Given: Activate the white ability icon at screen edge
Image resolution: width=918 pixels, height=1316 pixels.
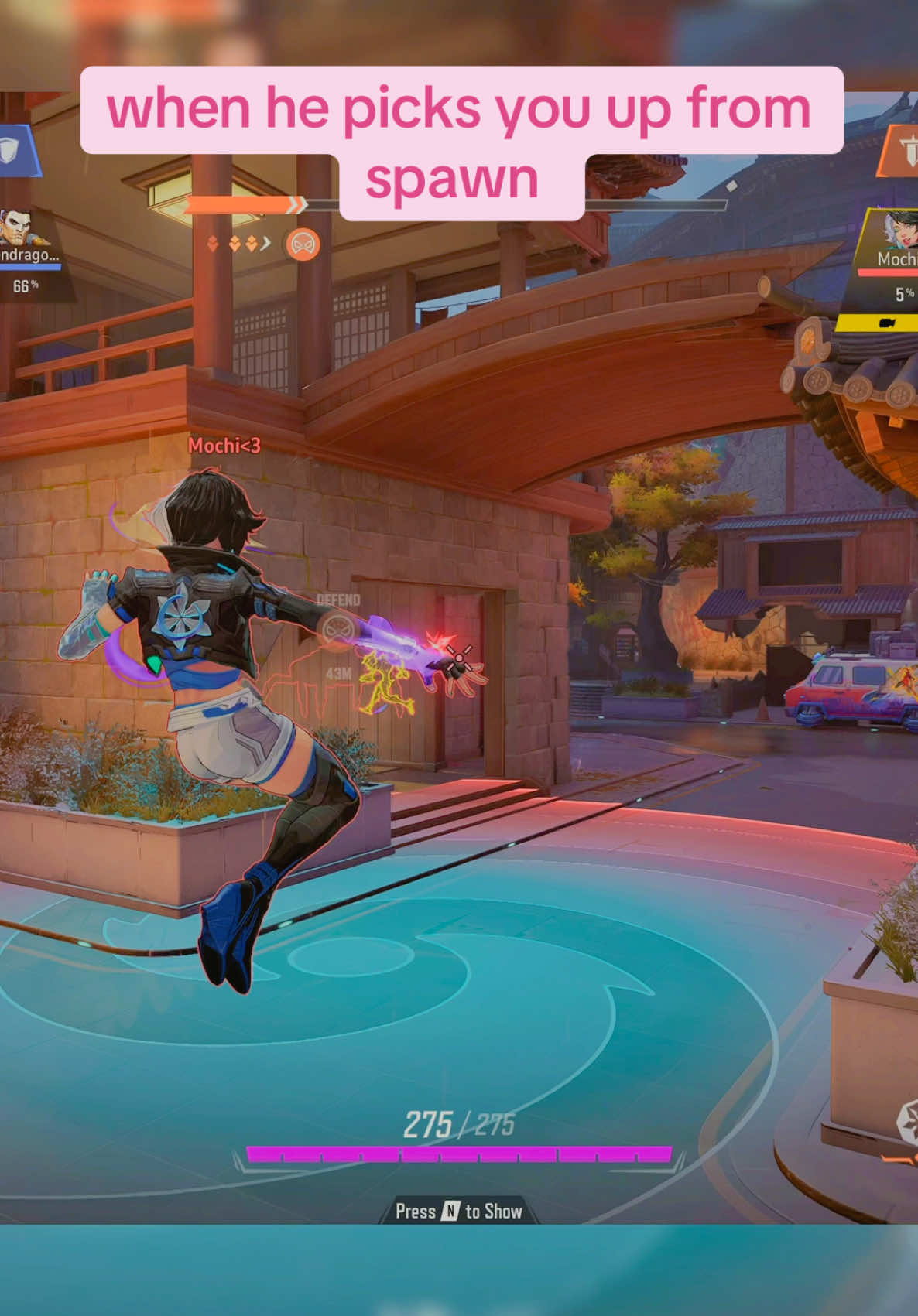Looking at the screenshot, I should point(907,1123).
